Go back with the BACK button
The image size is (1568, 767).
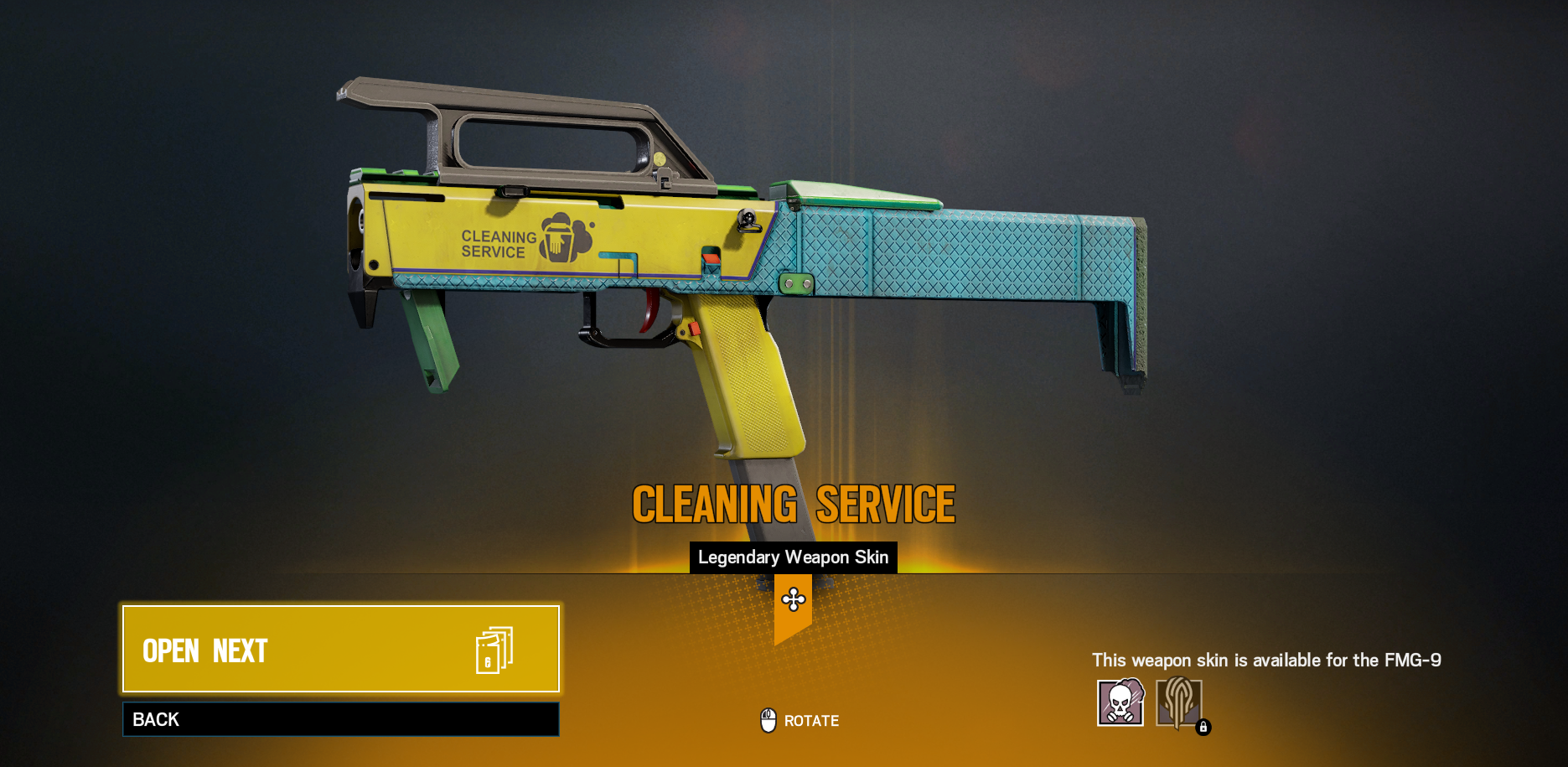tap(340, 719)
